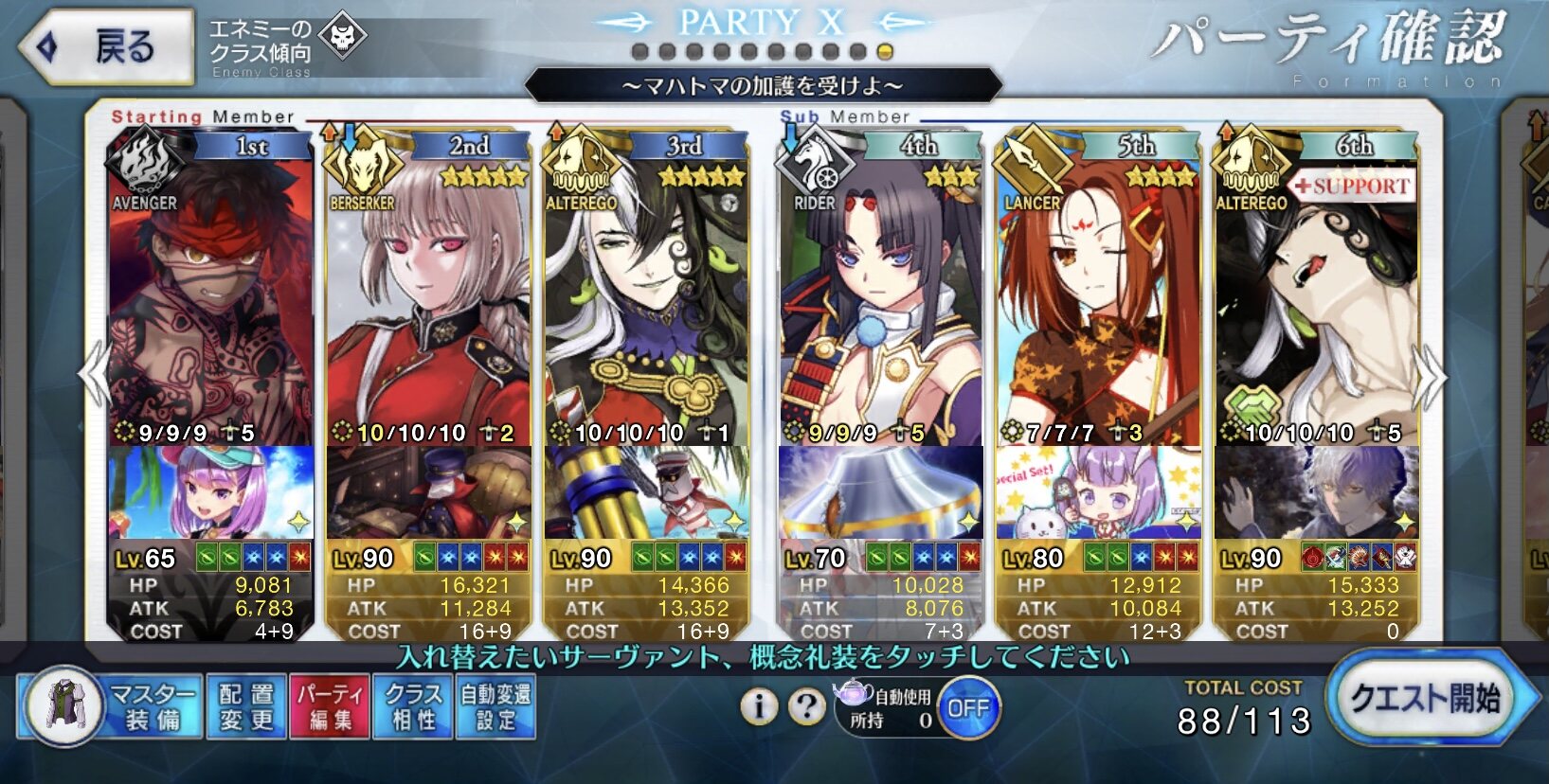Open the round info 'i' button
The image size is (1549, 784).
pos(758,706)
